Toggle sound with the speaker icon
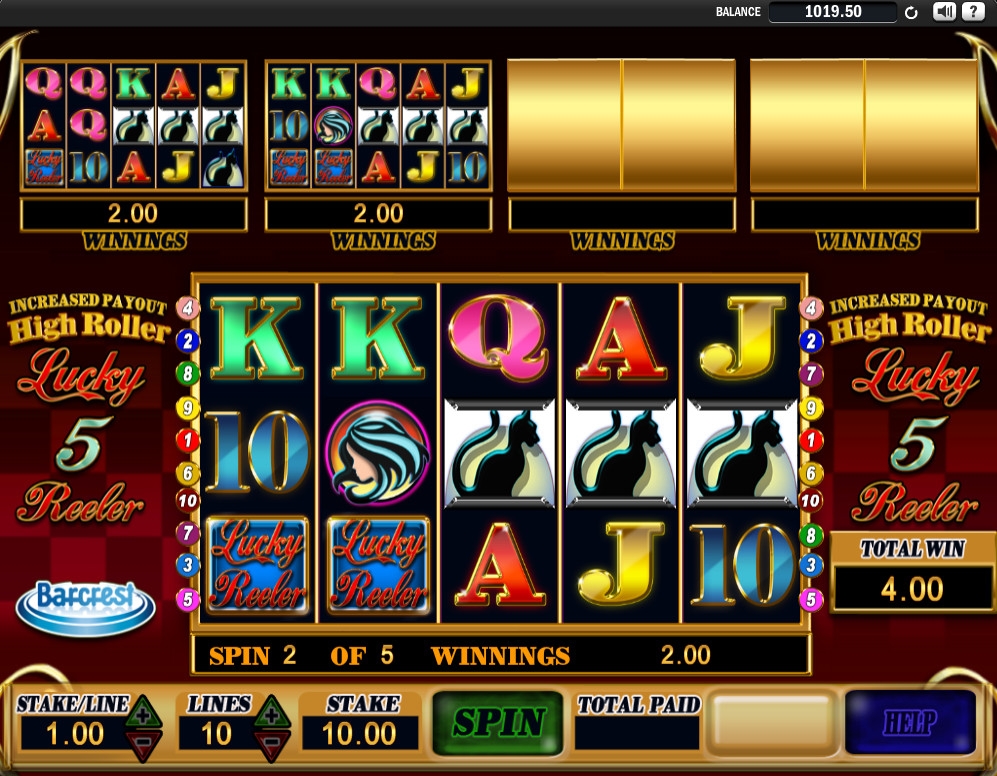Viewport: 997px width, 776px height. coord(943,12)
